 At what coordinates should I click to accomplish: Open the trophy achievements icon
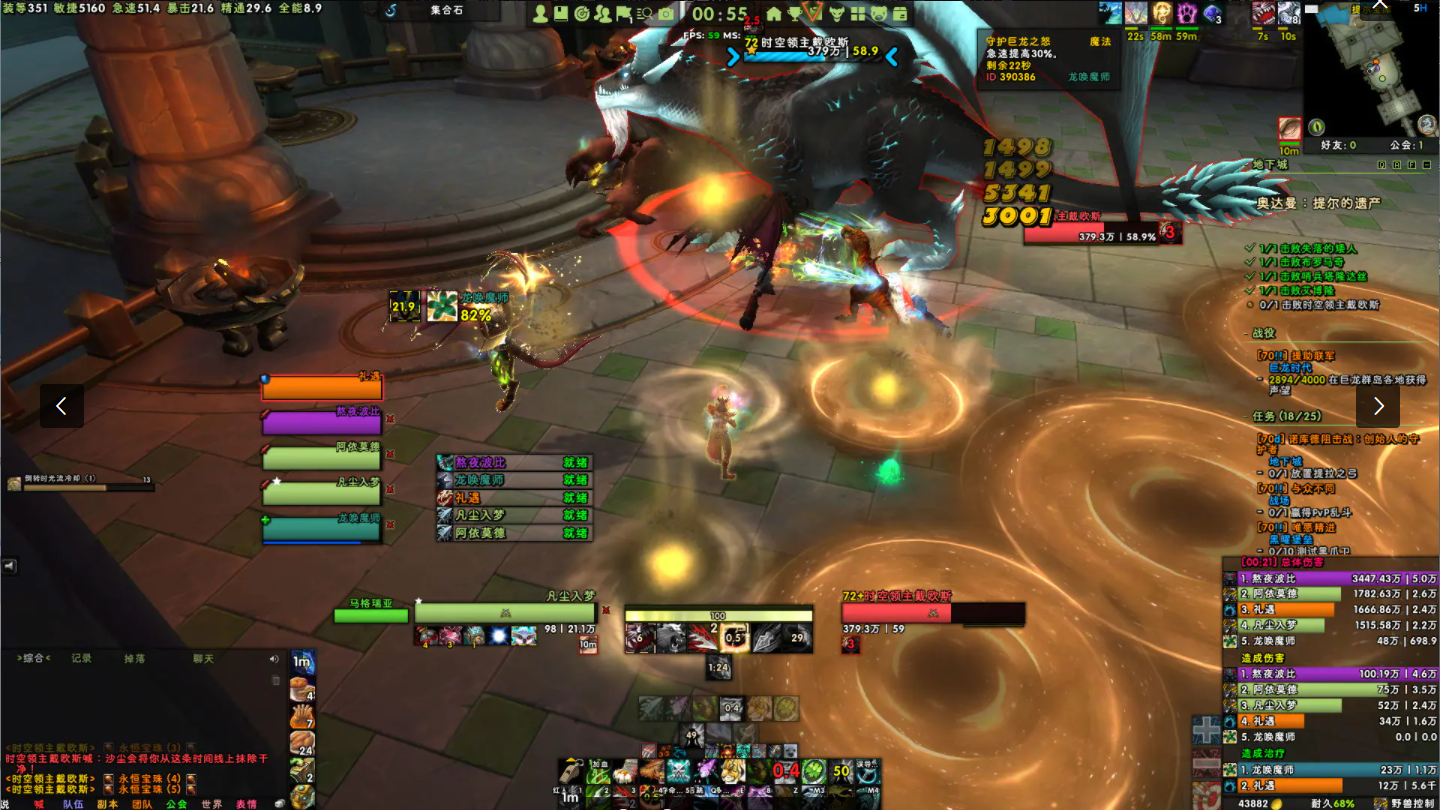(794, 14)
